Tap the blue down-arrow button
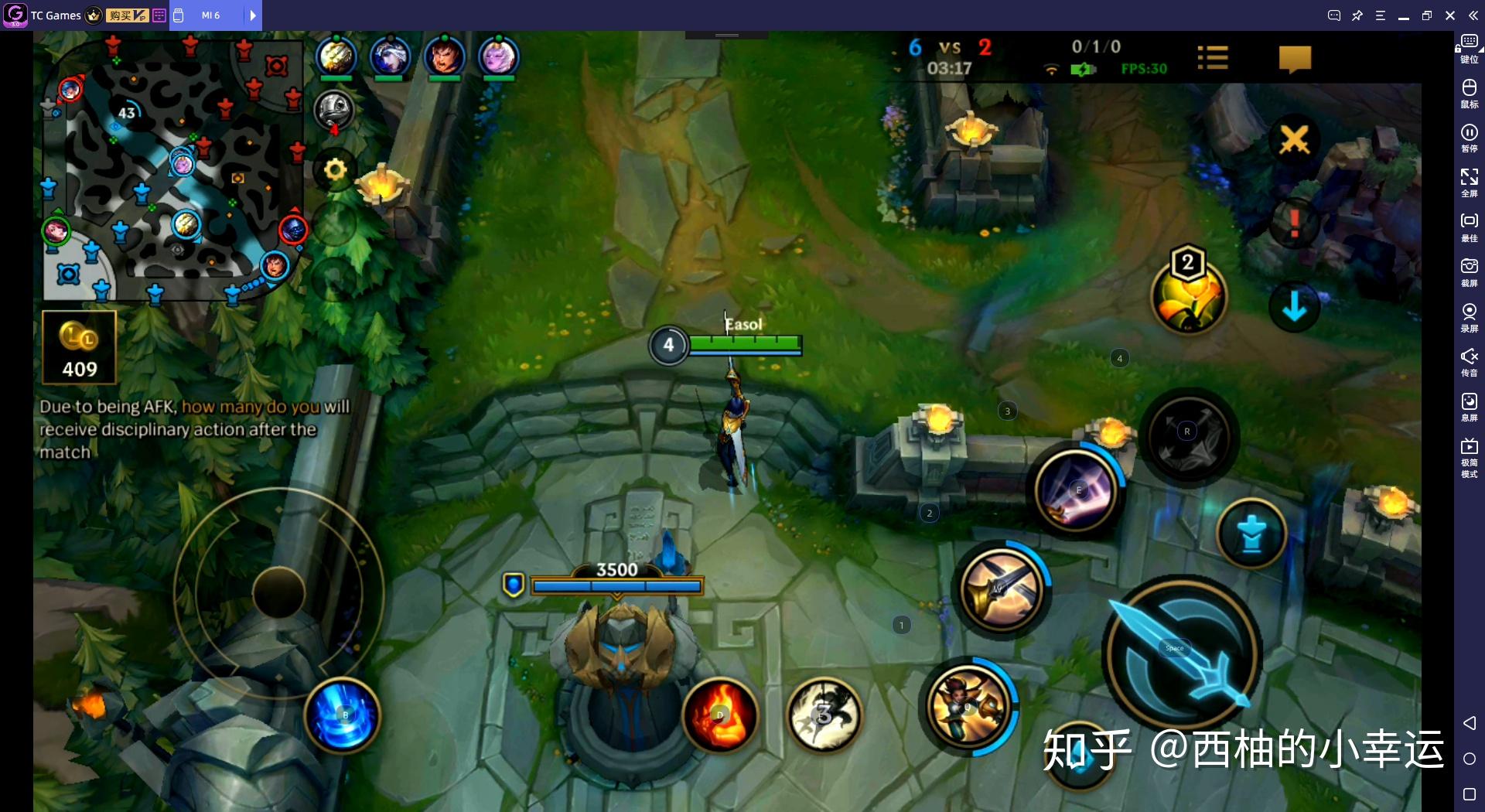1485x812 pixels. pos(1294,308)
